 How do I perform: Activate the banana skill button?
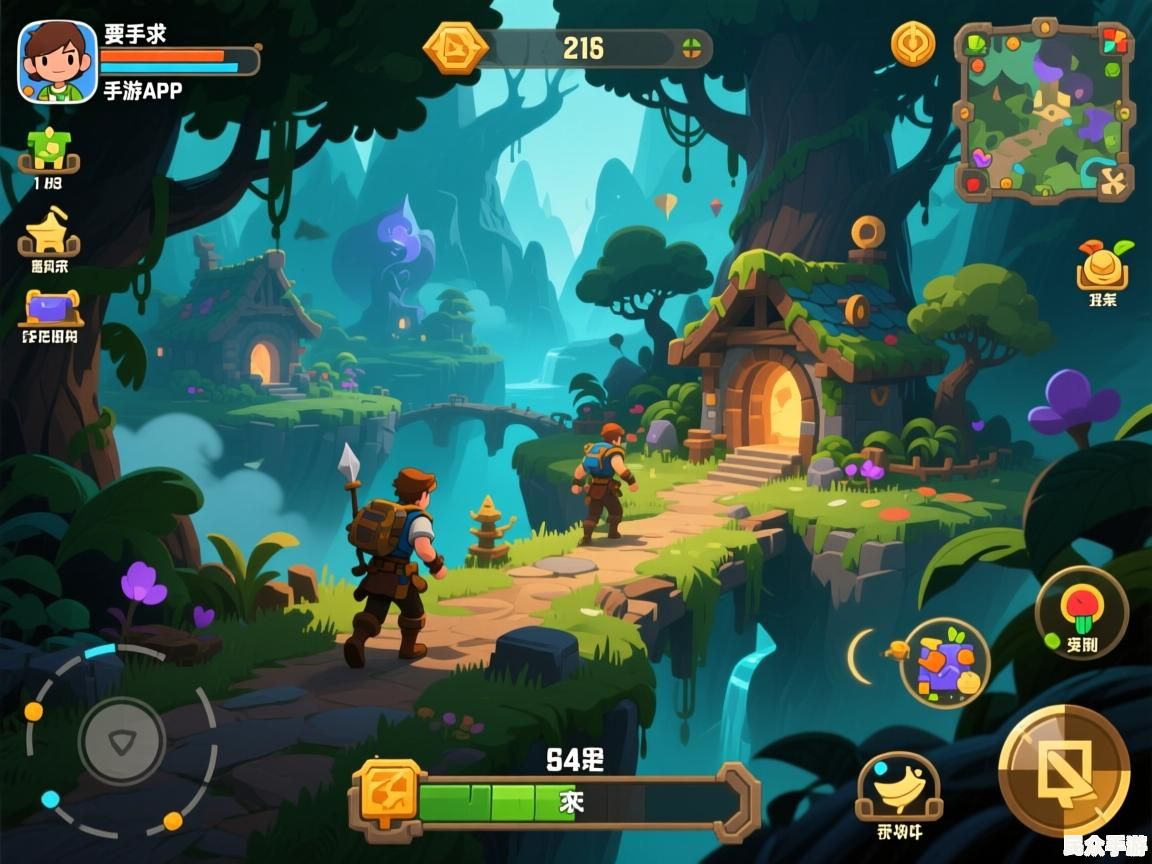pos(898,789)
